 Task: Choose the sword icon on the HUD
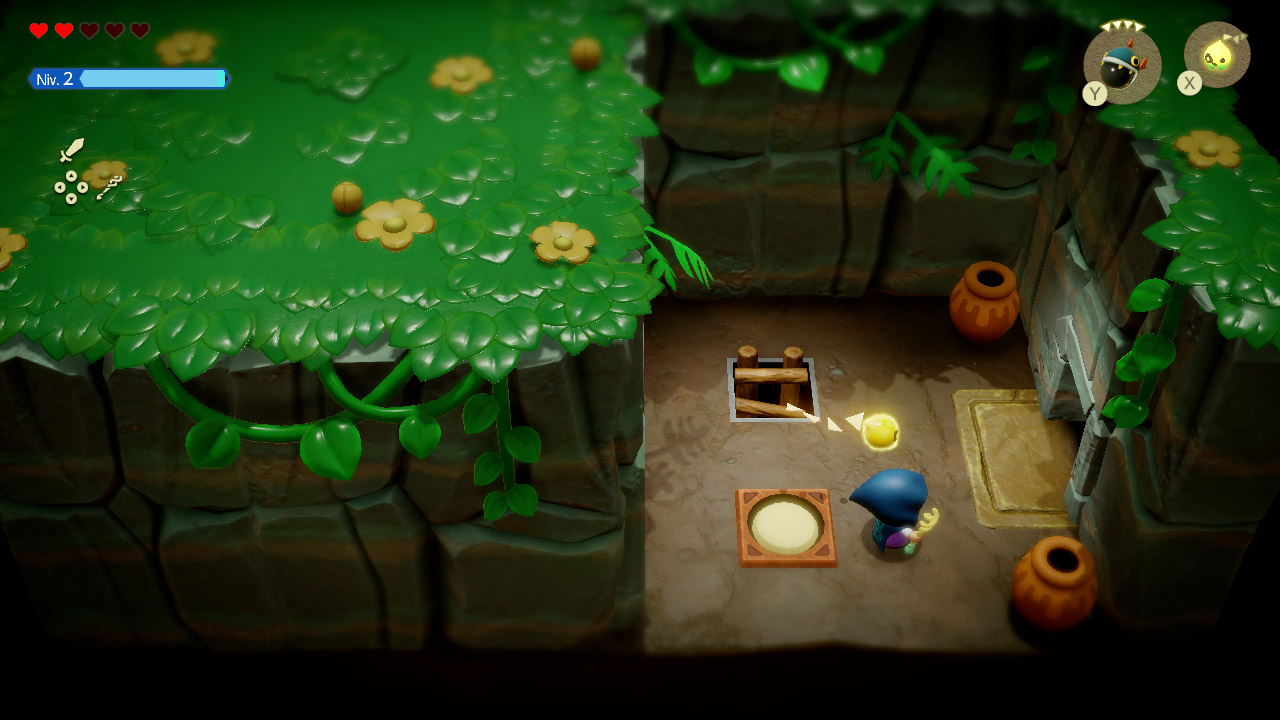[71, 150]
